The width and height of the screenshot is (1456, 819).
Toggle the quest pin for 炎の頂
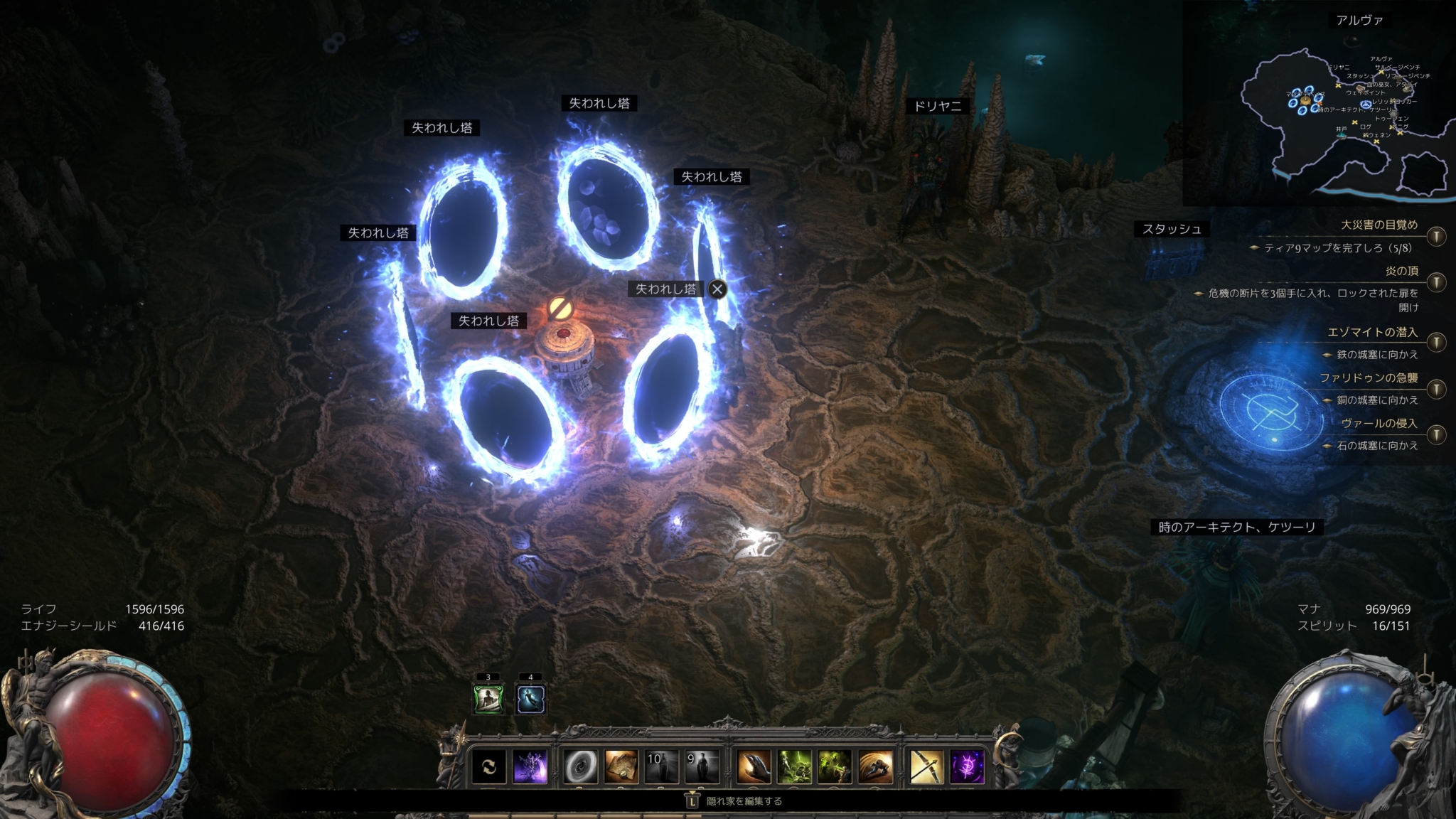pos(1436,282)
